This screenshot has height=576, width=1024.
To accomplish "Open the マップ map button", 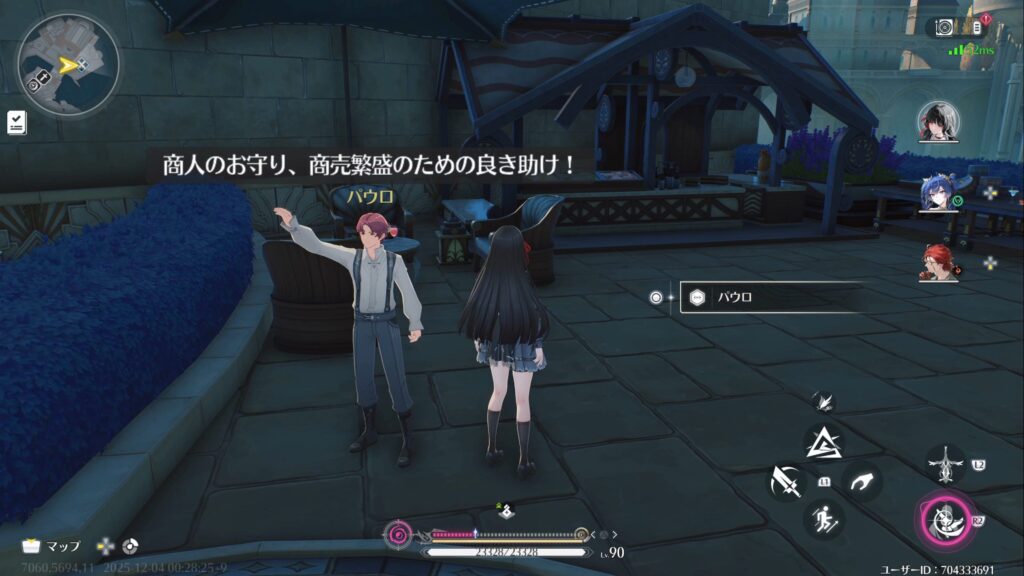I will (x=51, y=547).
